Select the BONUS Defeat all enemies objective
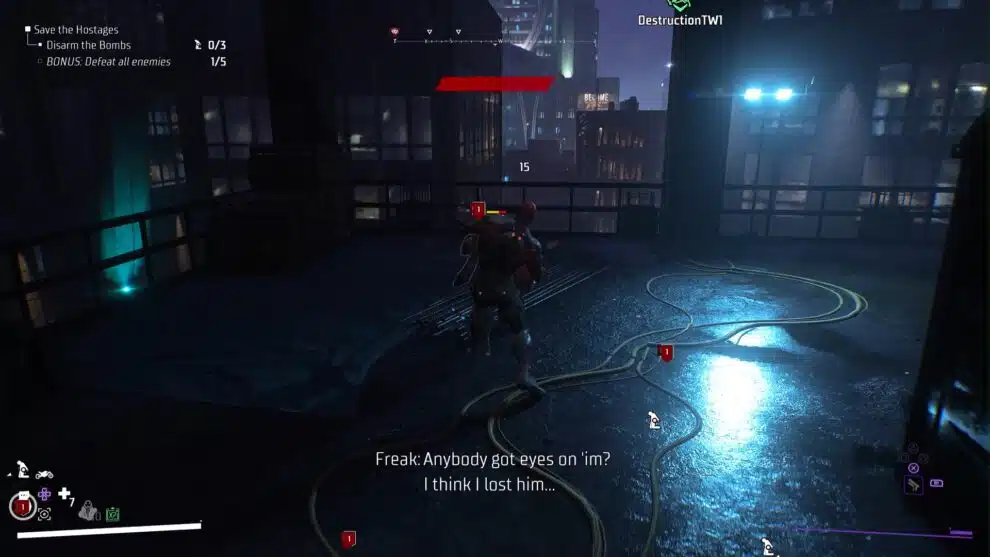 click(x=108, y=62)
